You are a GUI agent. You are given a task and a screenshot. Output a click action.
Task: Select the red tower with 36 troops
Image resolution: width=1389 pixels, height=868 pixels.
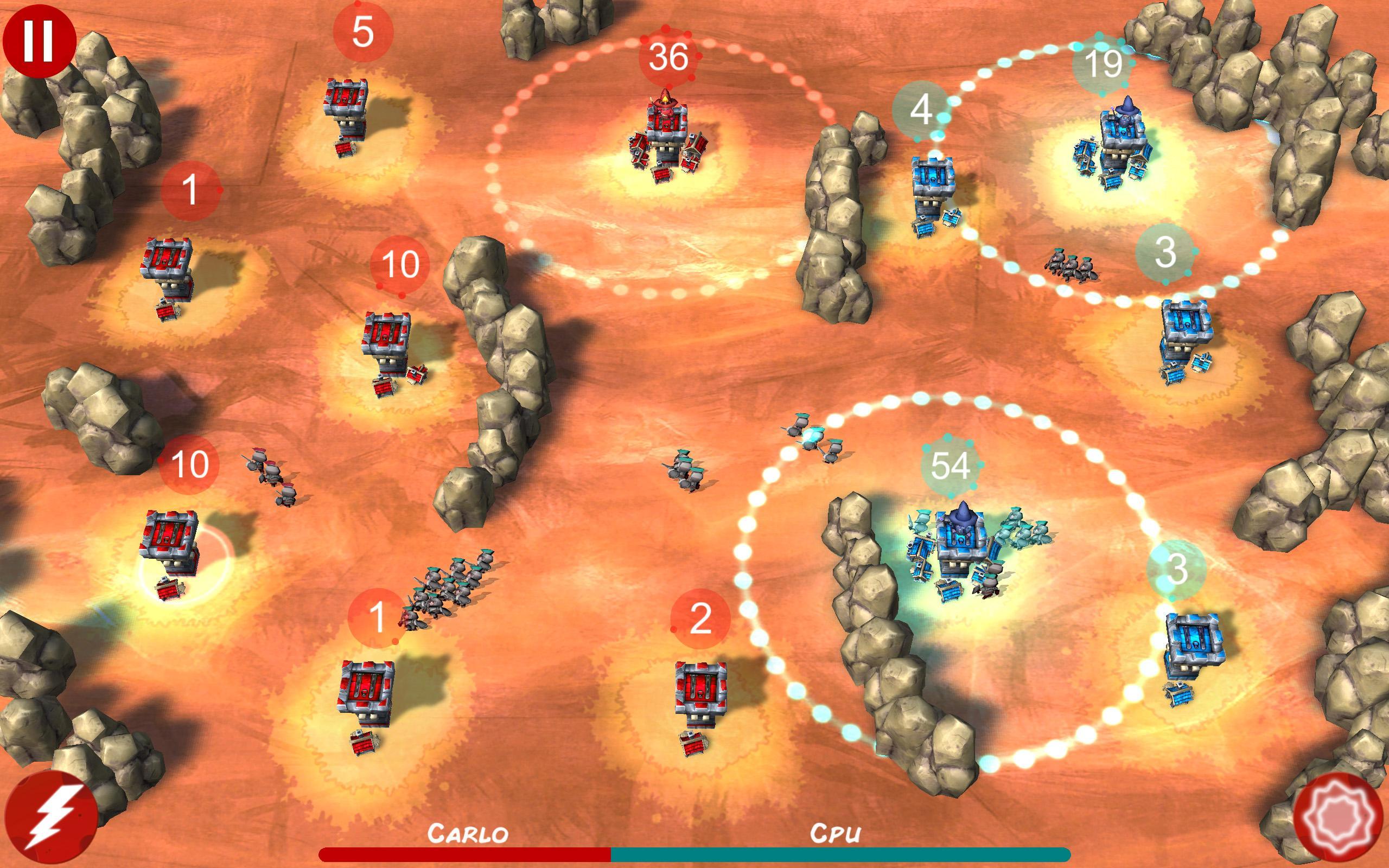[x=666, y=135]
